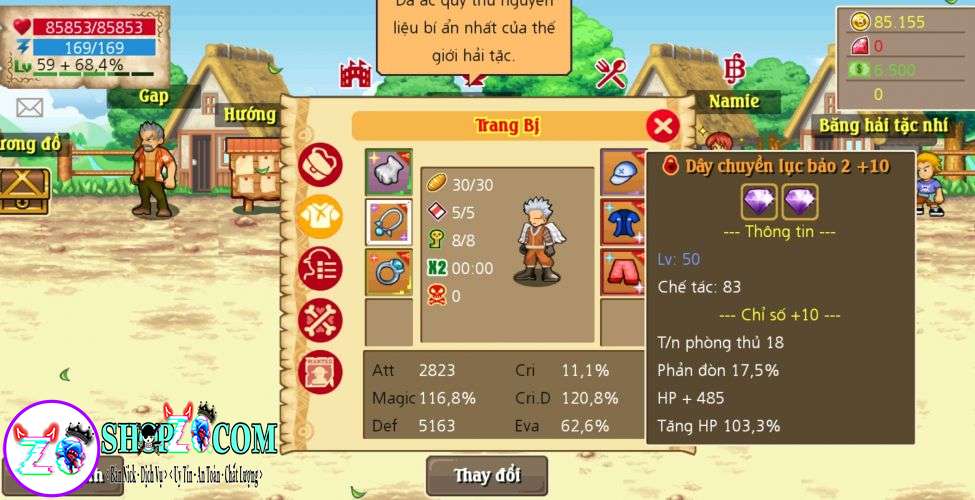Image resolution: width=975 pixels, height=500 pixels.
Task: Select the blue shirt equipment slot
Action: pos(621,222)
